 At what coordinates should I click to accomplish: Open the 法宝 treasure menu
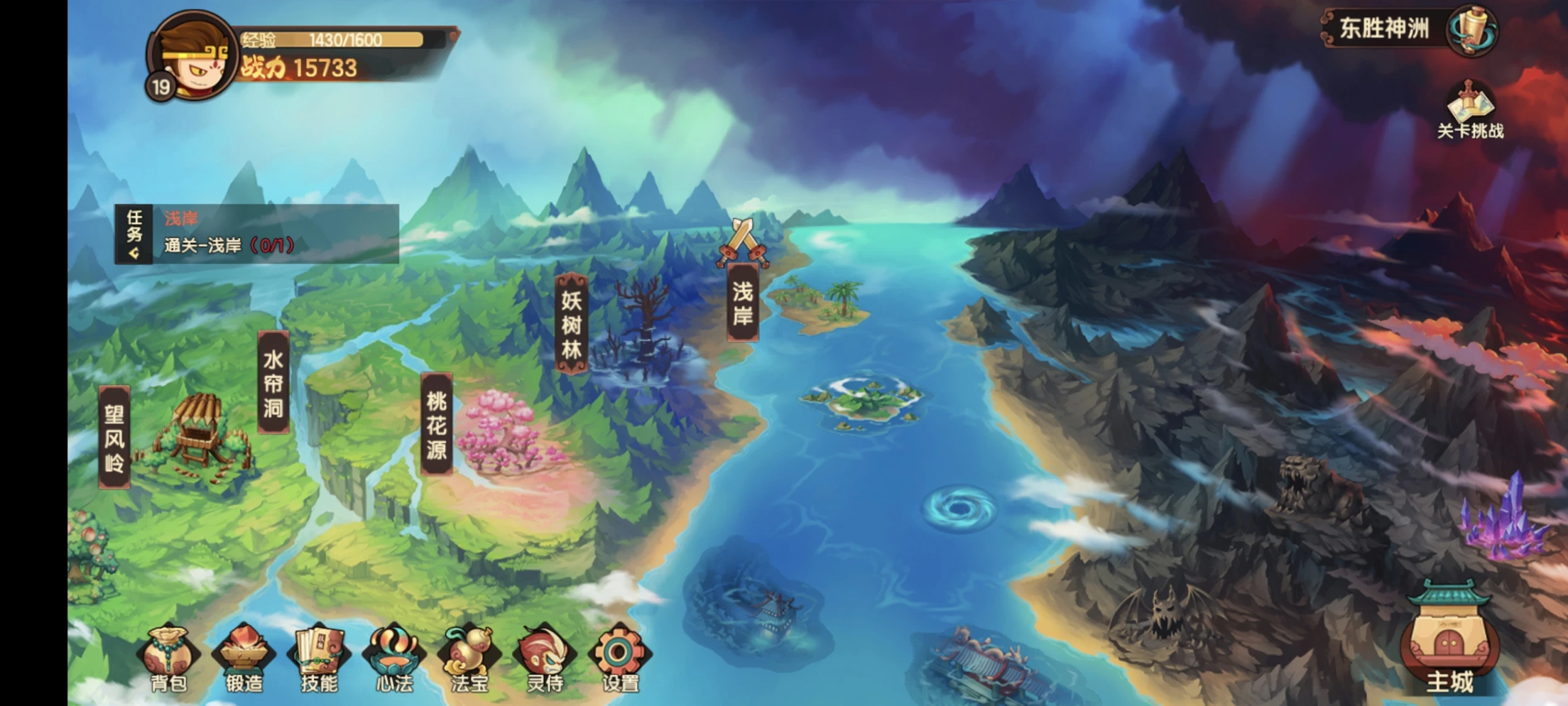tap(470, 659)
